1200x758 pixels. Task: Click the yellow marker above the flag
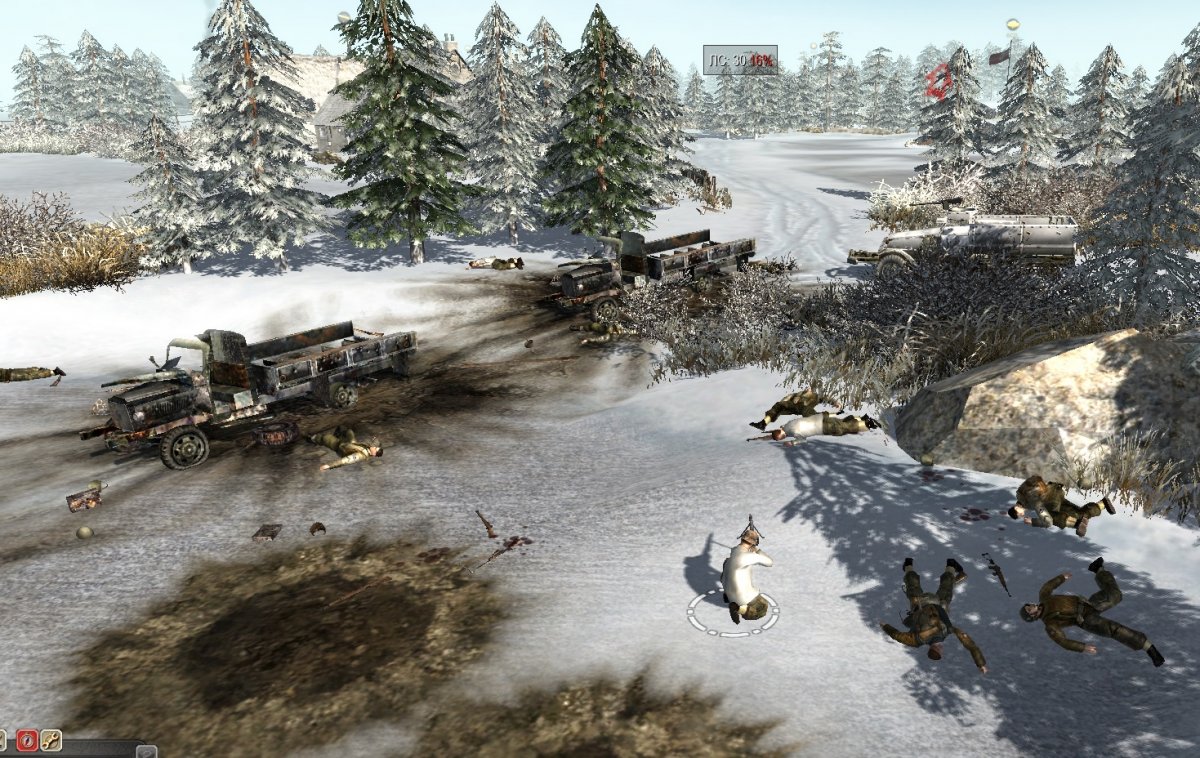[1012, 24]
